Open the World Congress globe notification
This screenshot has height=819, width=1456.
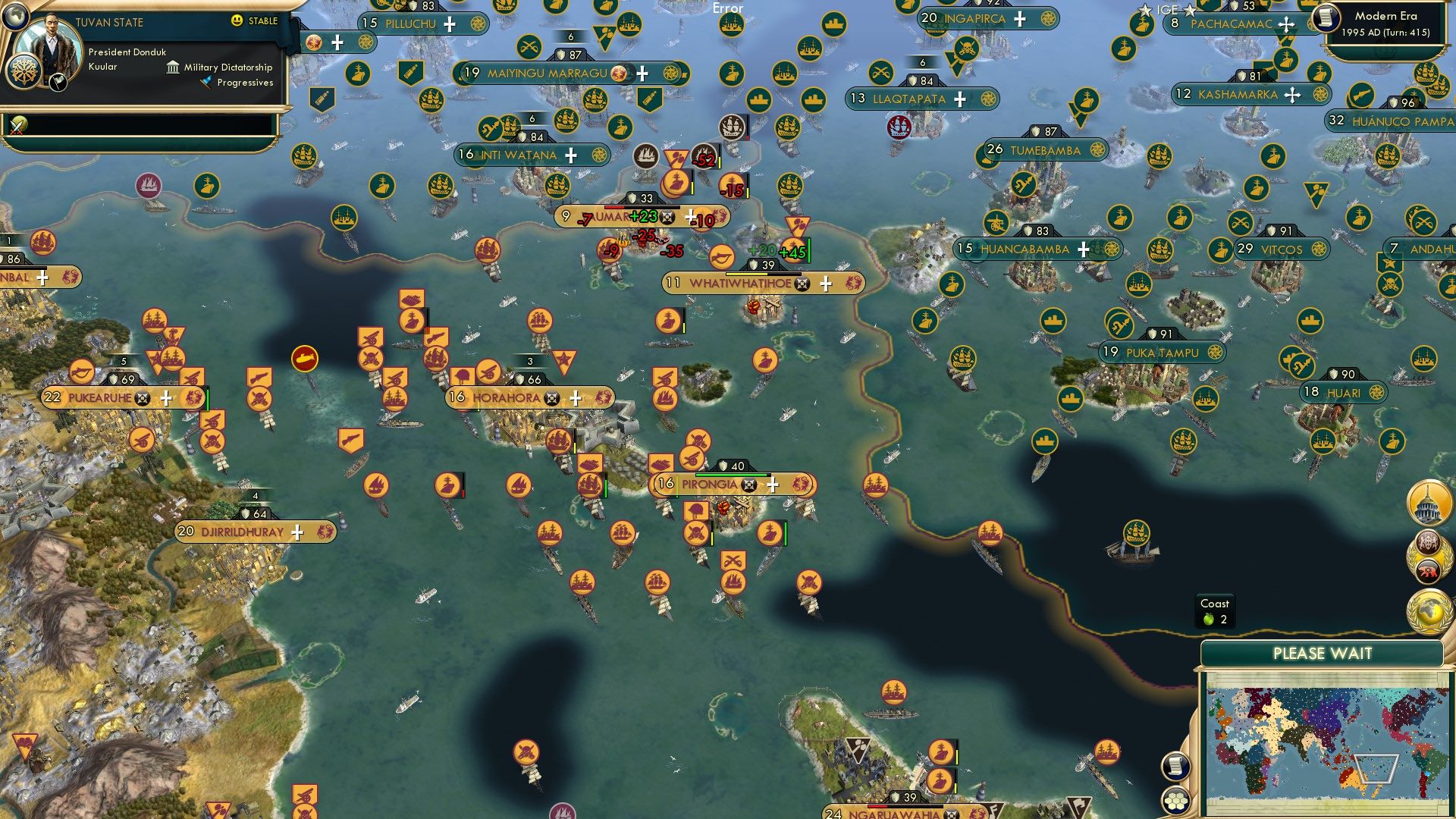(1427, 612)
